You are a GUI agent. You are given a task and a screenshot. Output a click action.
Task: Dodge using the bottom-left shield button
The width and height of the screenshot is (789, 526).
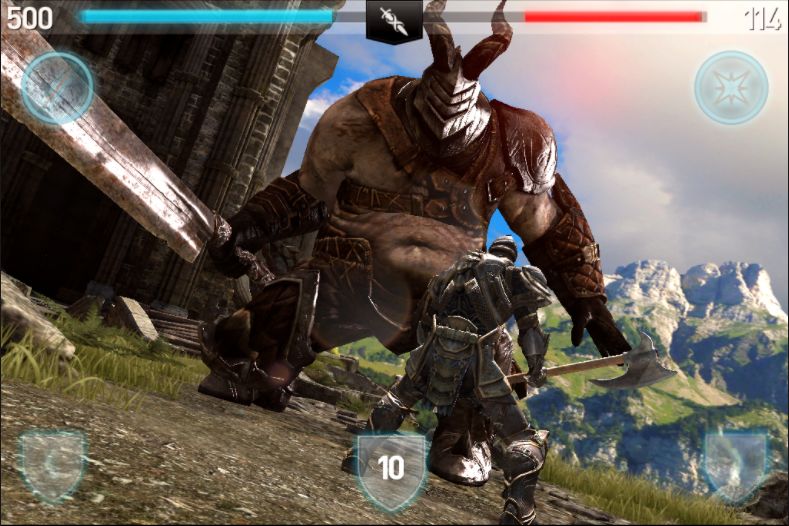[x=53, y=464]
